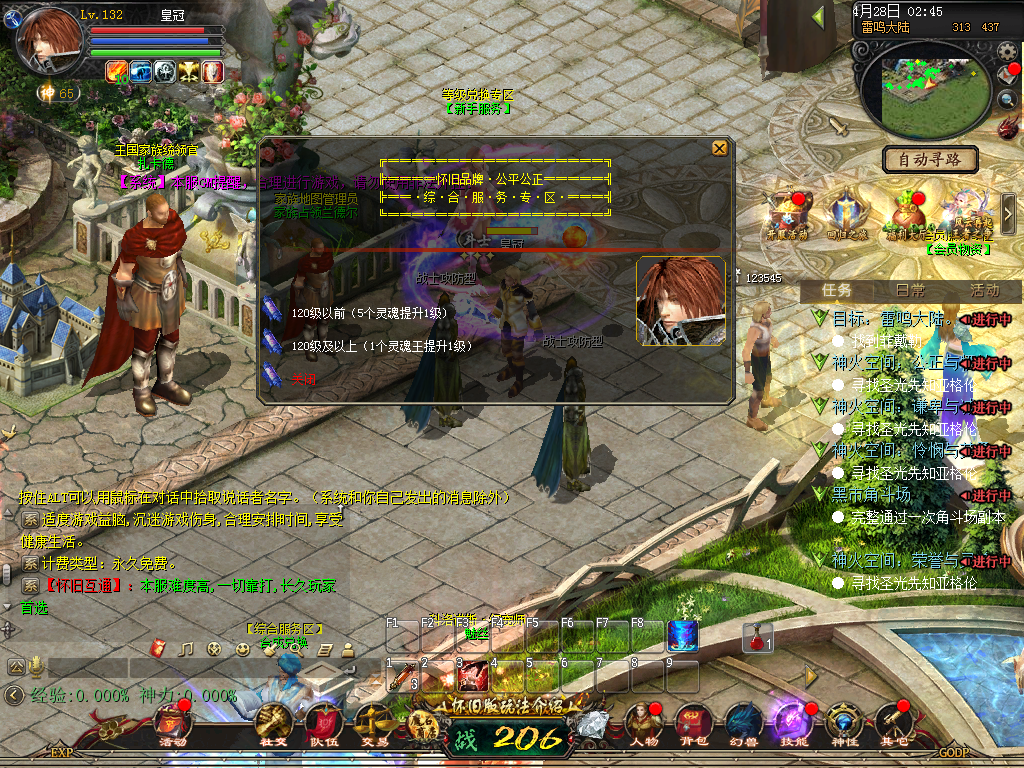Close the NPC dialog with the X button

pos(719,149)
